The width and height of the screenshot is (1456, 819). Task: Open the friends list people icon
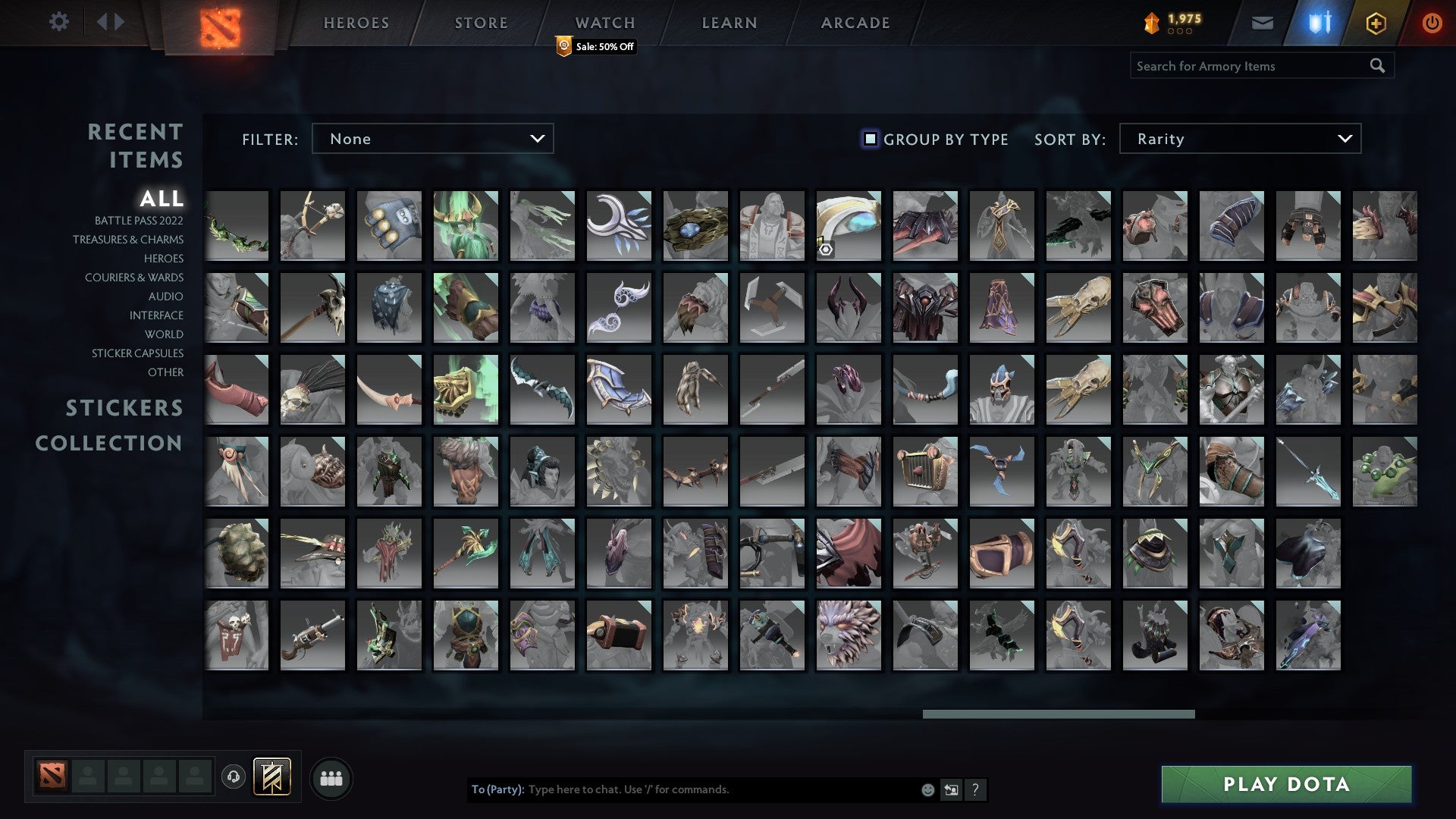[331, 777]
